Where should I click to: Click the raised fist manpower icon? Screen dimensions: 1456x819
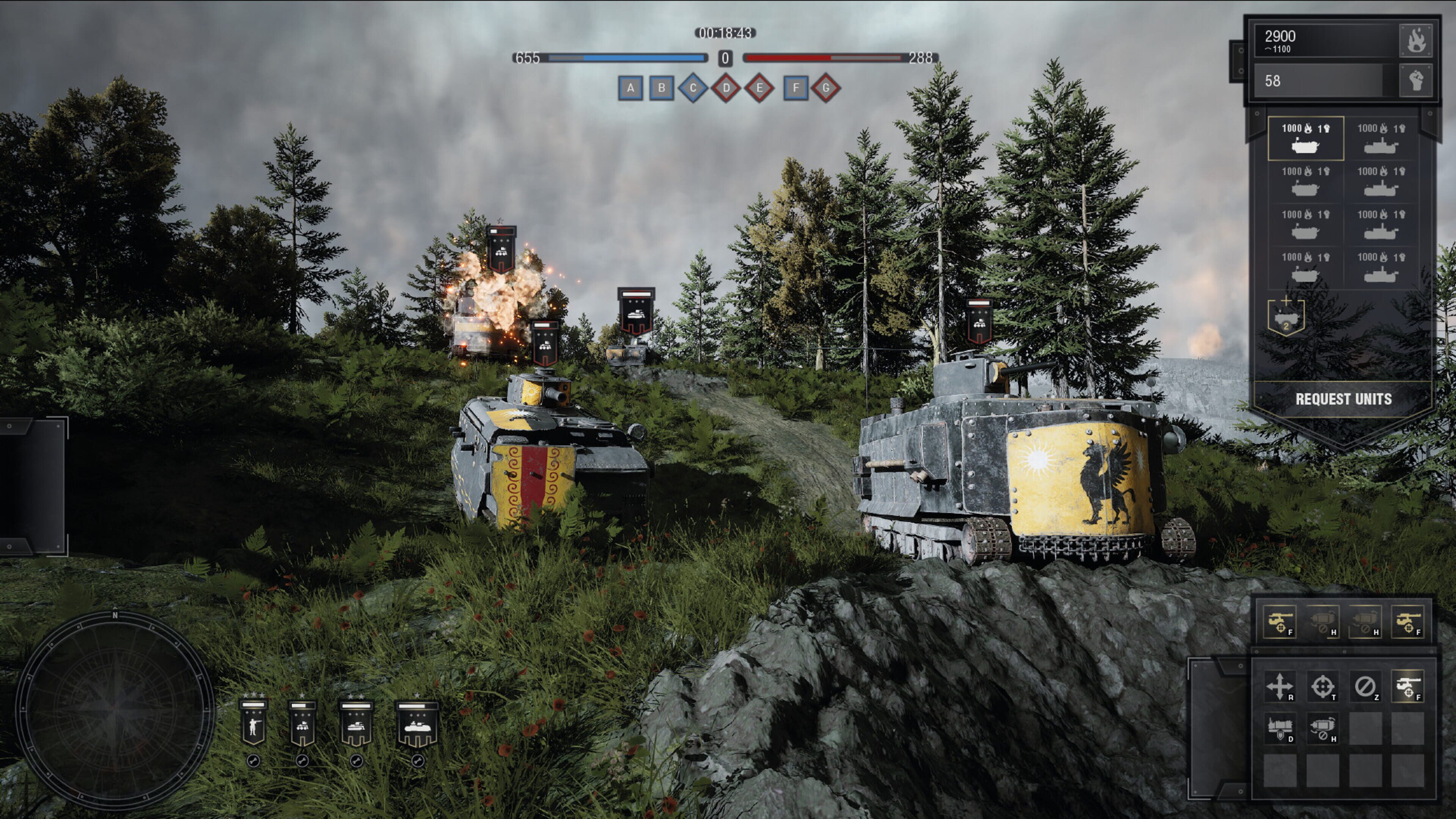pyautogui.click(x=1415, y=80)
